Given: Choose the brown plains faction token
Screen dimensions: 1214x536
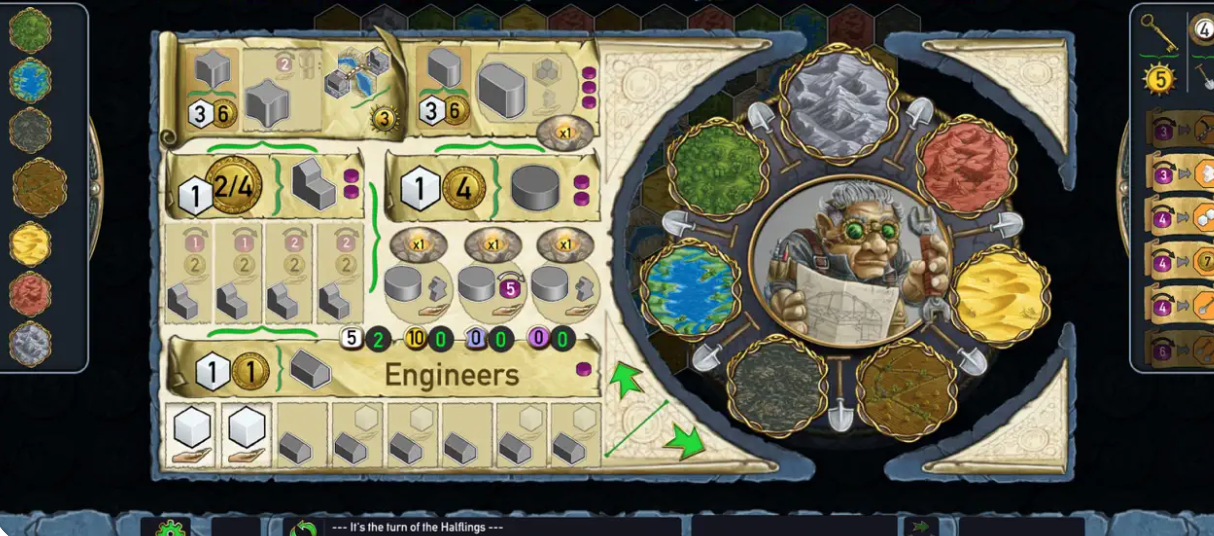Looking at the screenshot, I should pyautogui.click(x=39, y=187).
